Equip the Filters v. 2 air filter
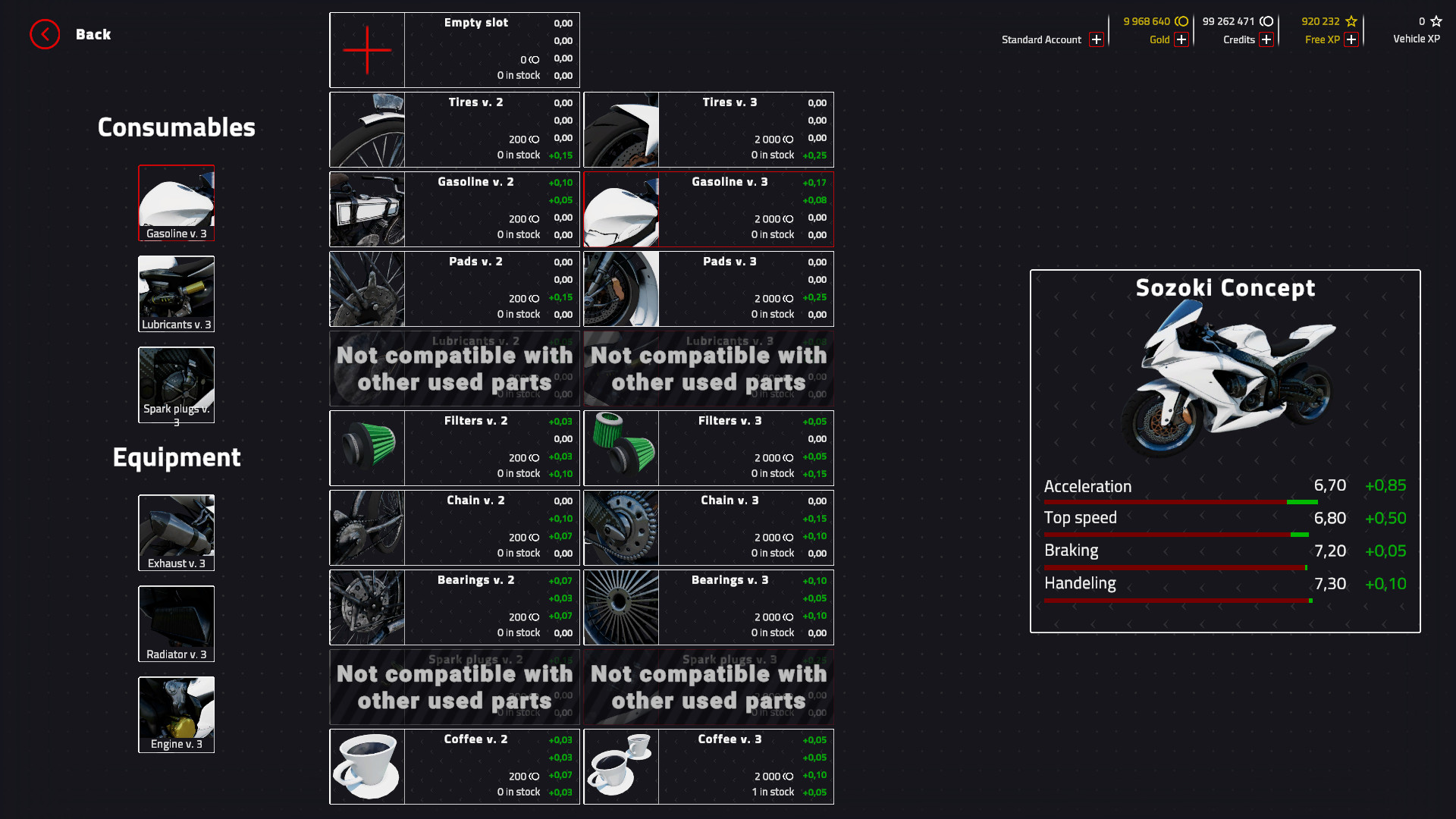This screenshot has height=819, width=1456. [x=454, y=447]
